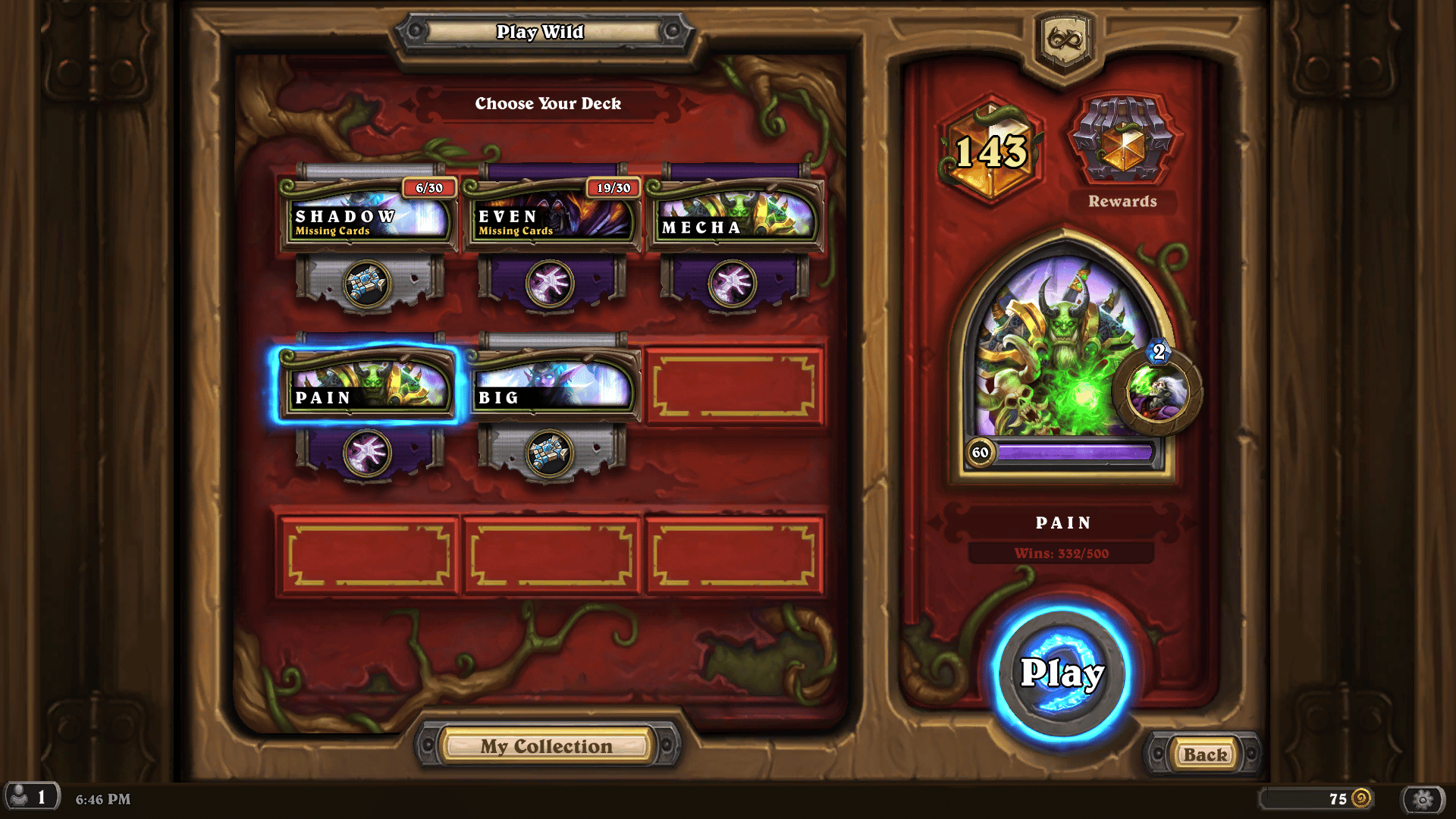The height and width of the screenshot is (819, 1456).
Task: Click the Wild mode infinity emblem at top
Action: tap(1065, 36)
